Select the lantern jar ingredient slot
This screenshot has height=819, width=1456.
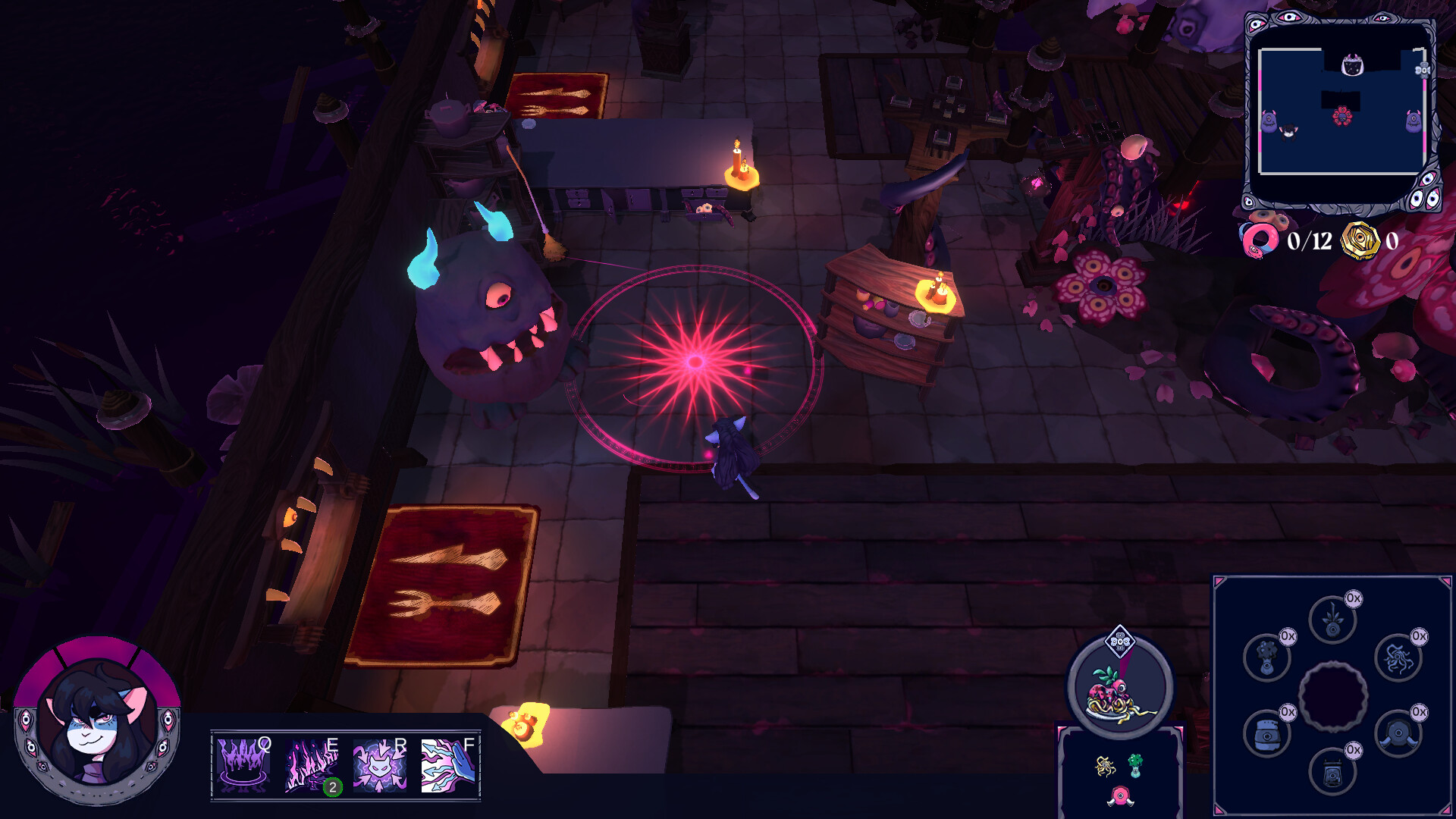pyautogui.click(x=1332, y=772)
